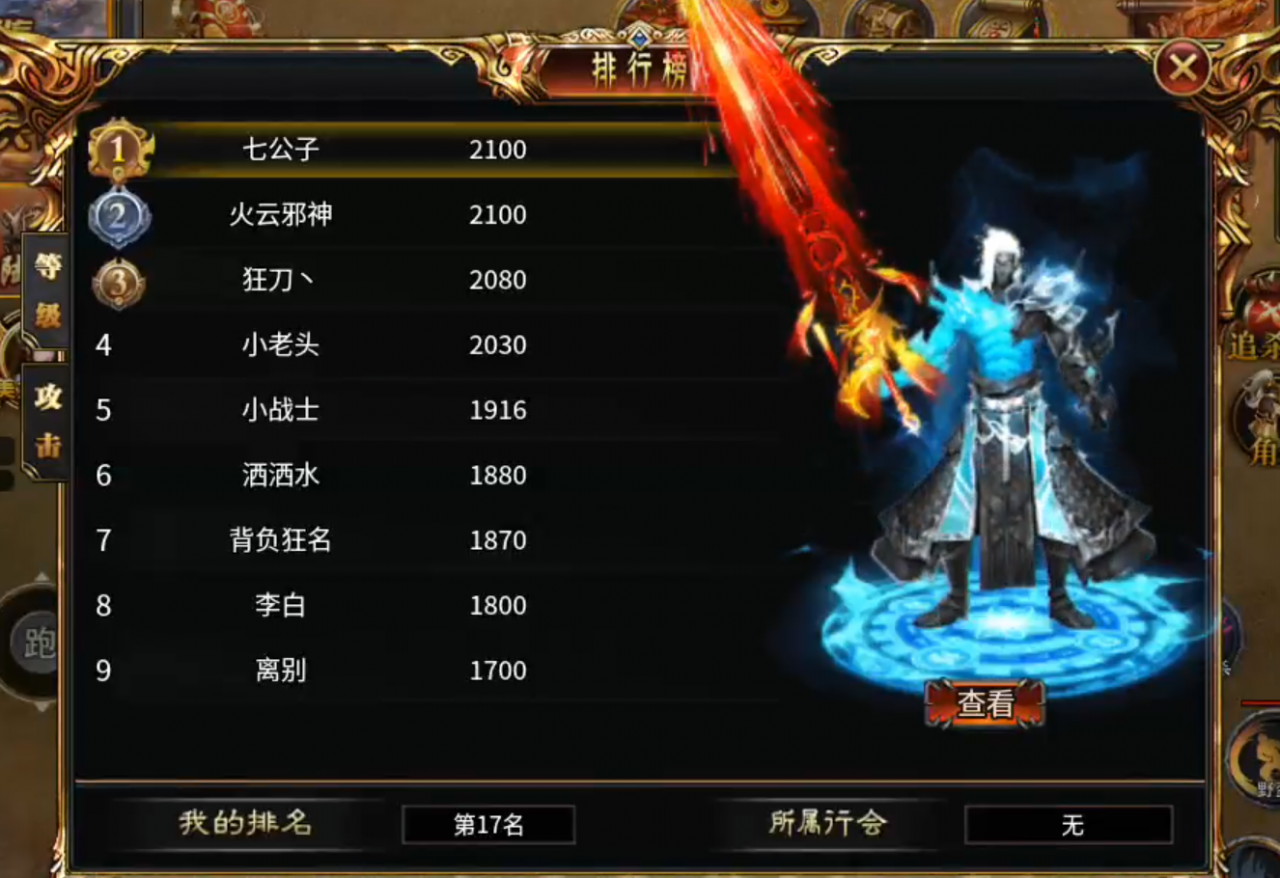This screenshot has height=878, width=1280.
Task: Click the 无 guild field beside 所属行会
Action: click(1071, 824)
